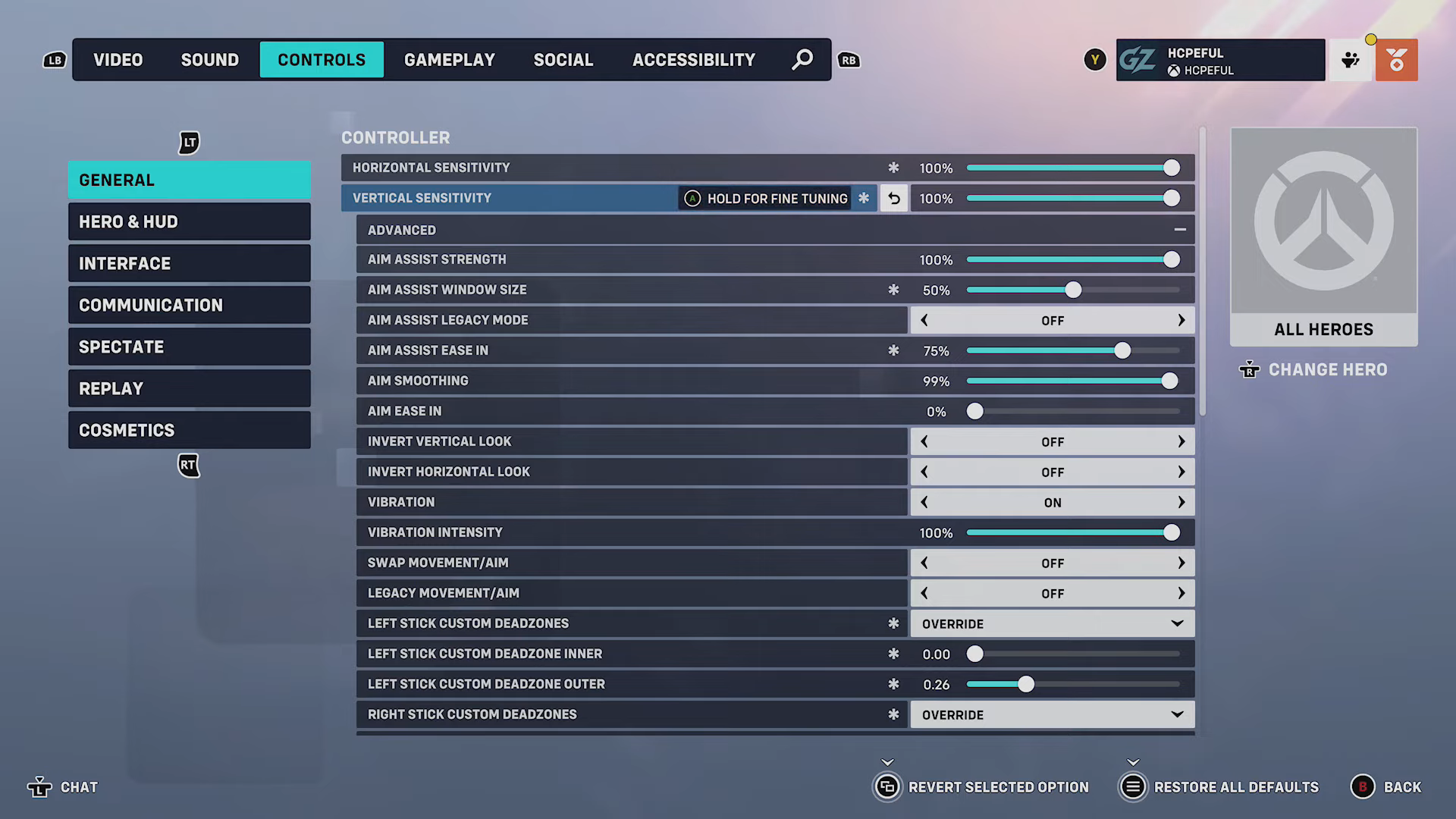The image size is (1456, 819).
Task: Turn on Invert Vertical Look
Action: 1181,441
